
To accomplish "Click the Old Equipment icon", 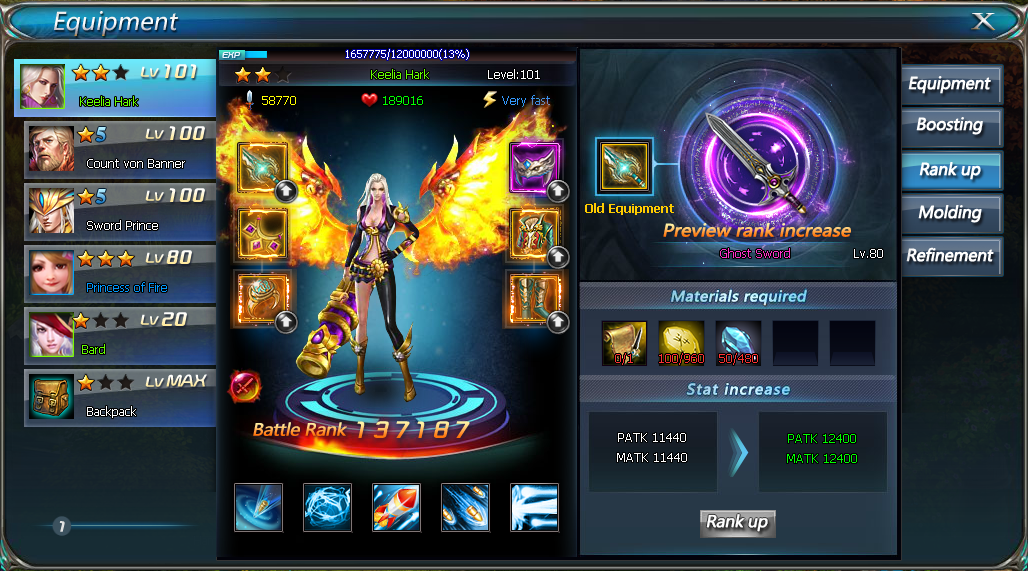I will 624,167.
